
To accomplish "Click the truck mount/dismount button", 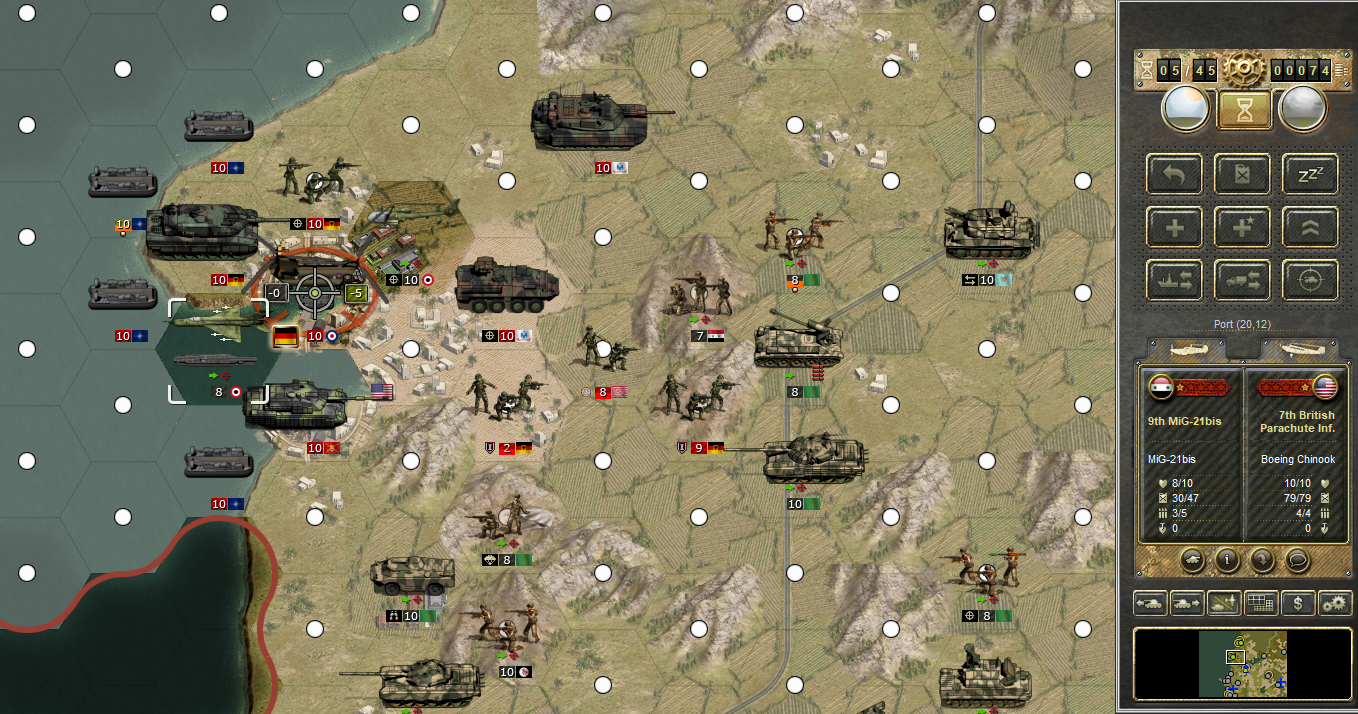I will coord(1243,280).
